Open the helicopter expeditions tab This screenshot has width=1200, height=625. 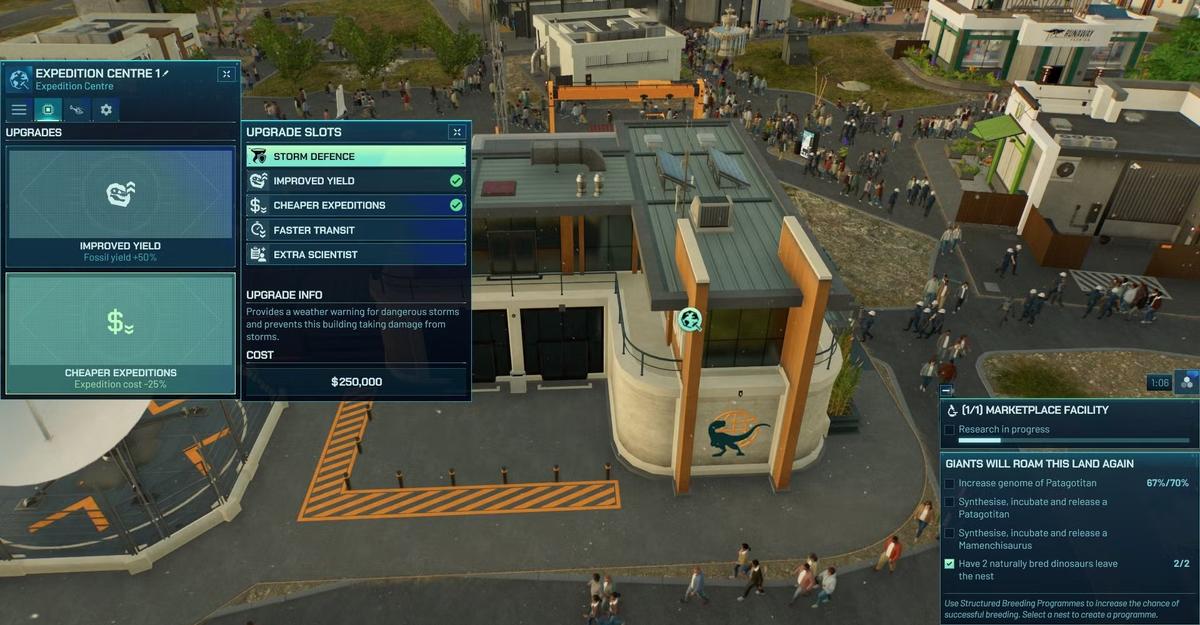(76, 110)
